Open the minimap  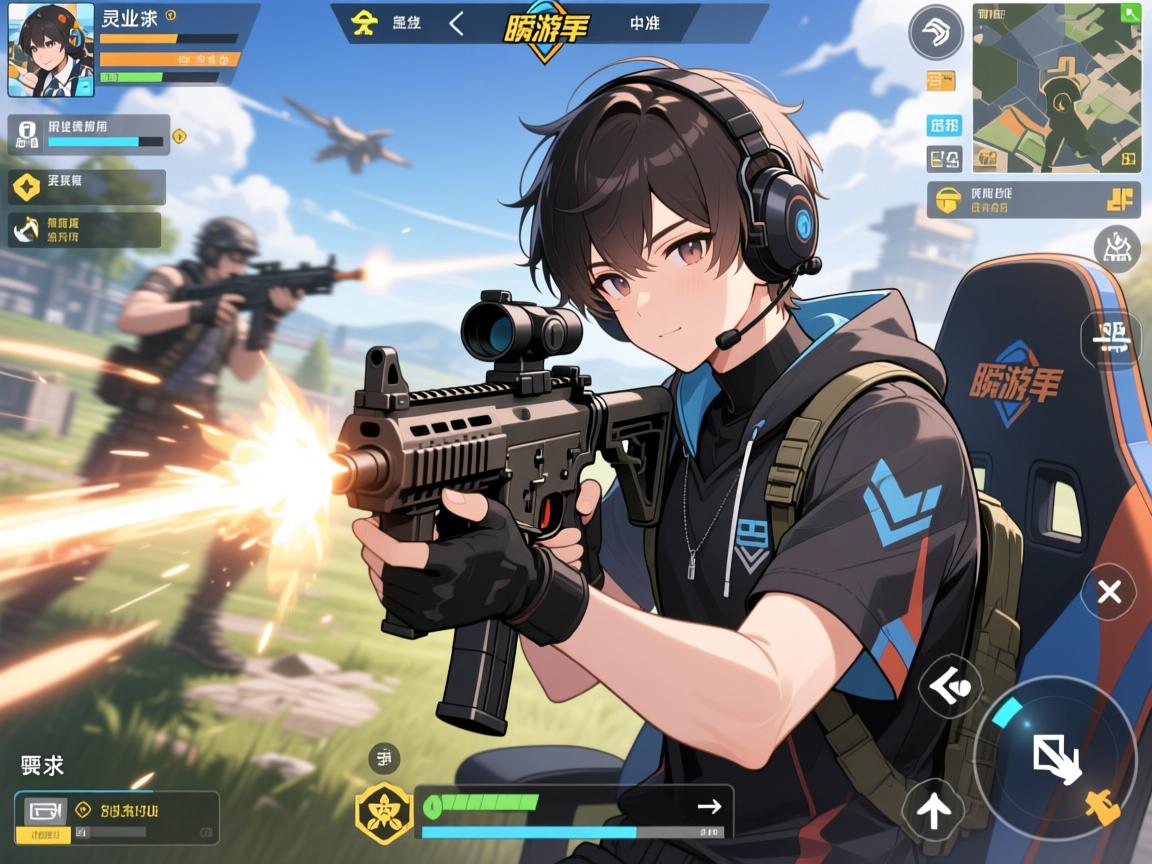1056,87
